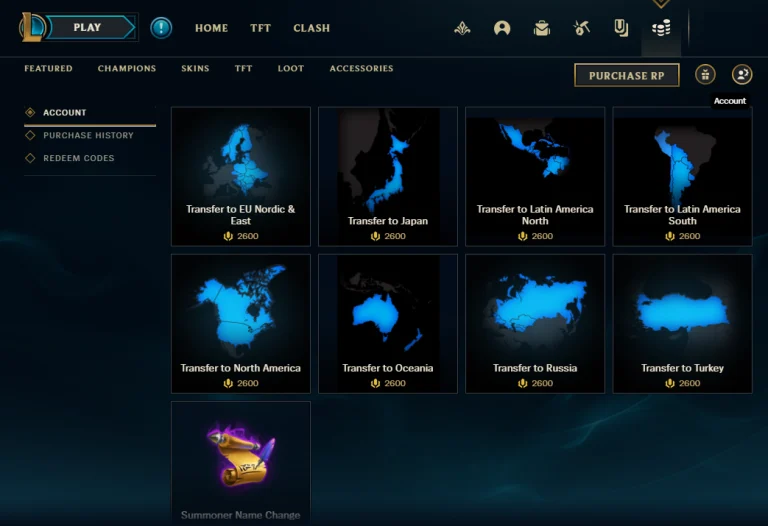Switch to the CLASH tab

[x=311, y=28]
